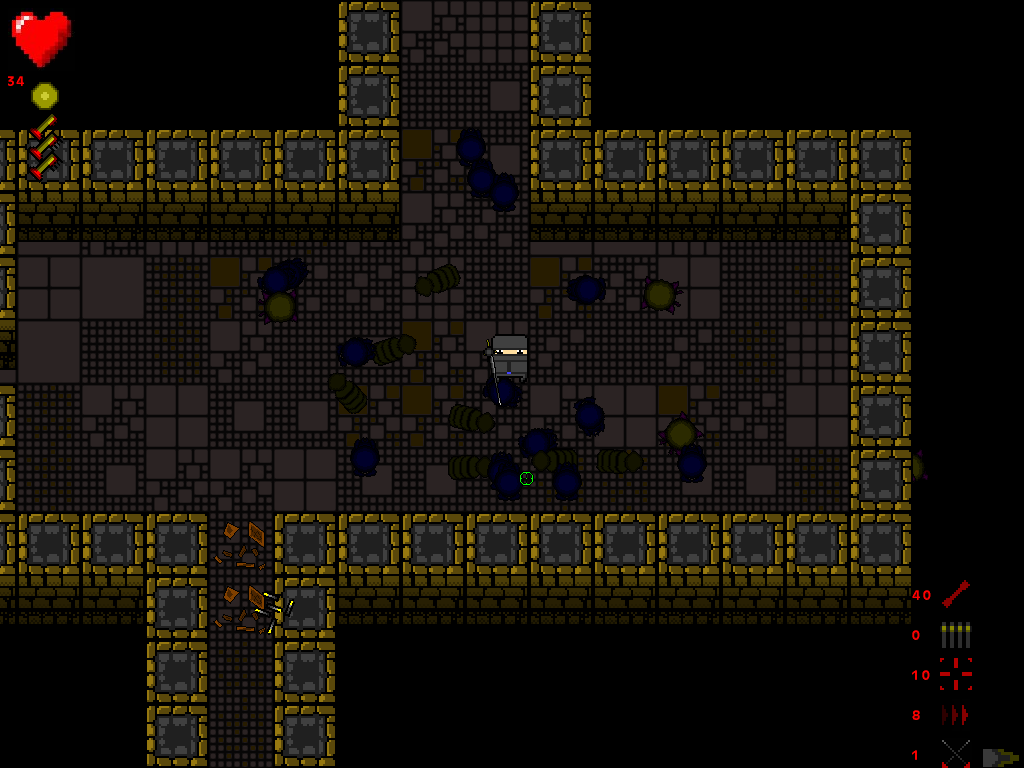The width and height of the screenshot is (1024, 768).
Task: Choose the red crosshair target icon
Action: 955,674
